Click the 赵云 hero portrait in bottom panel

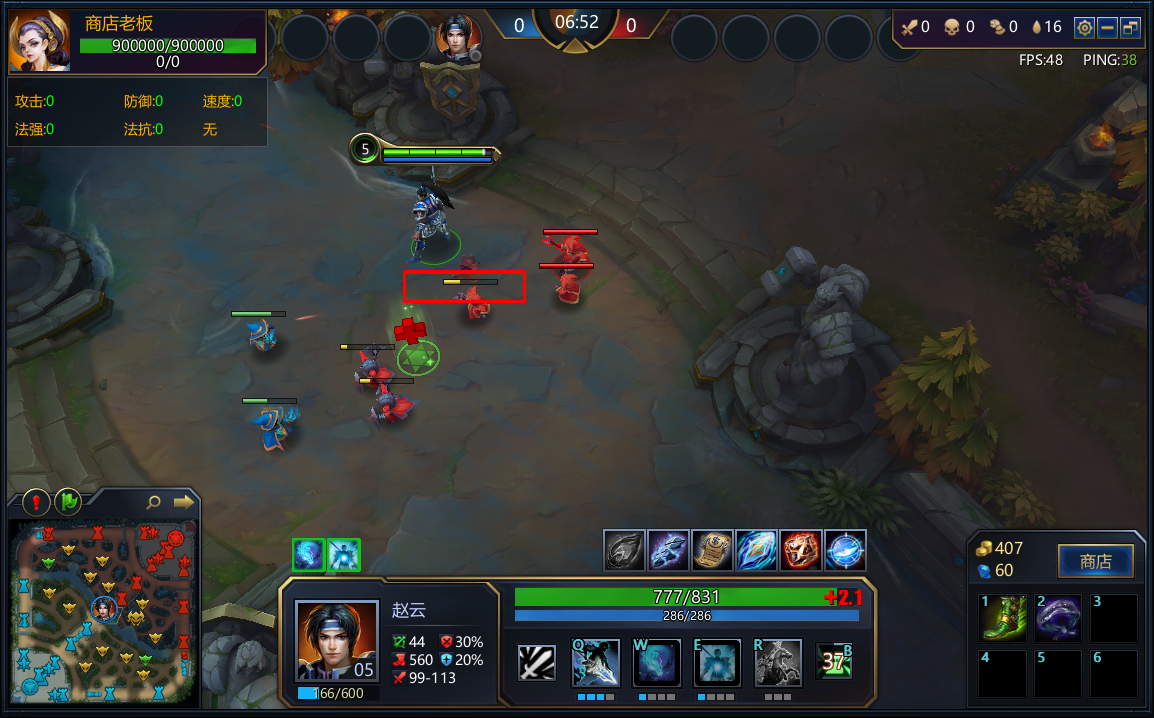(337, 640)
